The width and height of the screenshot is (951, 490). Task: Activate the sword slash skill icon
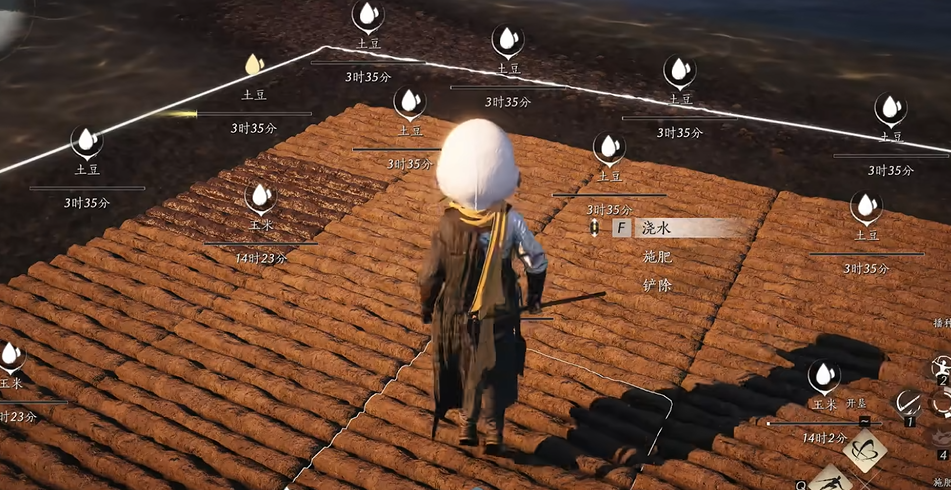910,404
